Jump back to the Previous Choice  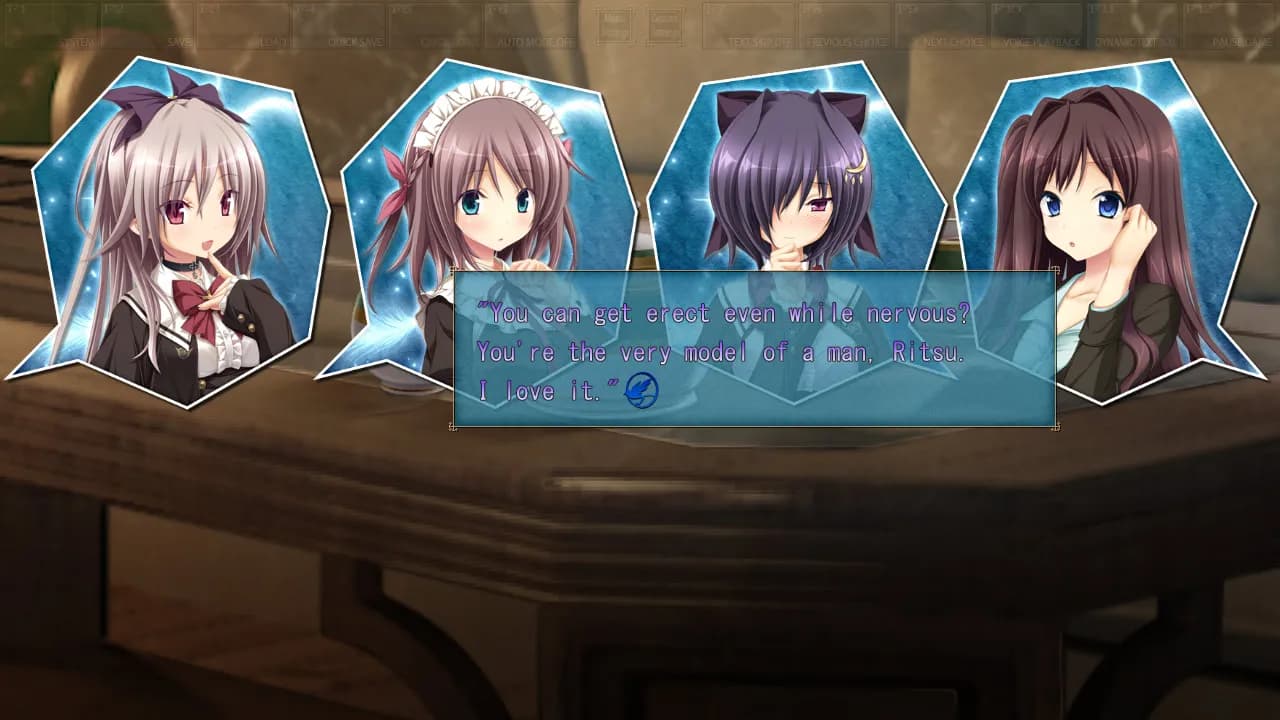845,40
